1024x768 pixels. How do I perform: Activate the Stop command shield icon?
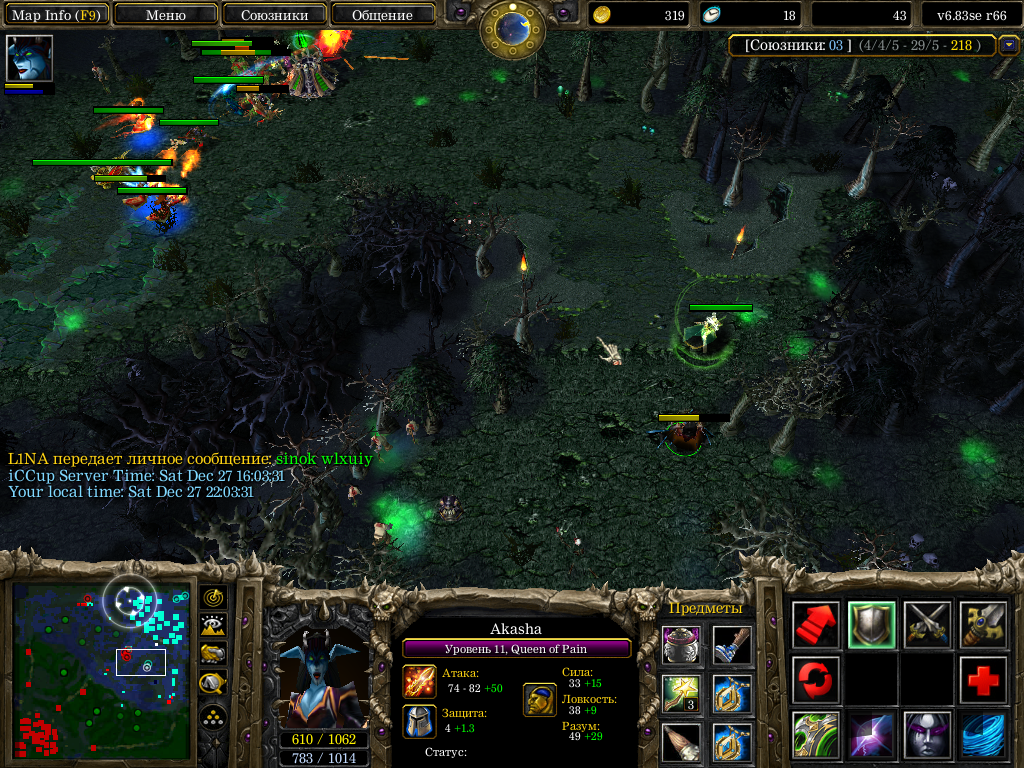coord(871,625)
